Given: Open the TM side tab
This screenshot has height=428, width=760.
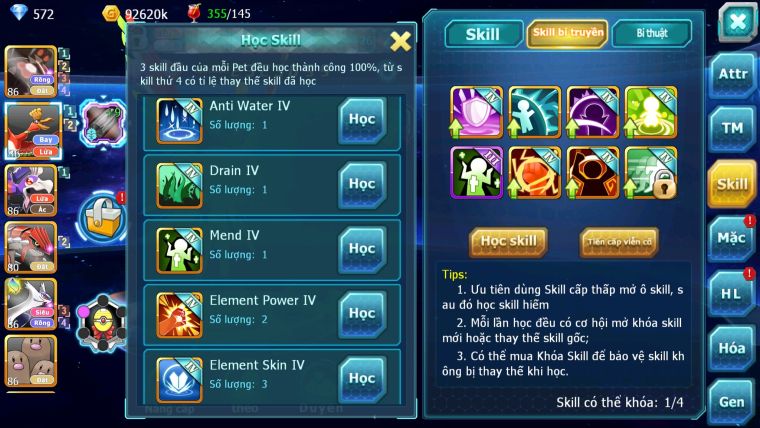Looking at the screenshot, I should pyautogui.click(x=733, y=128).
